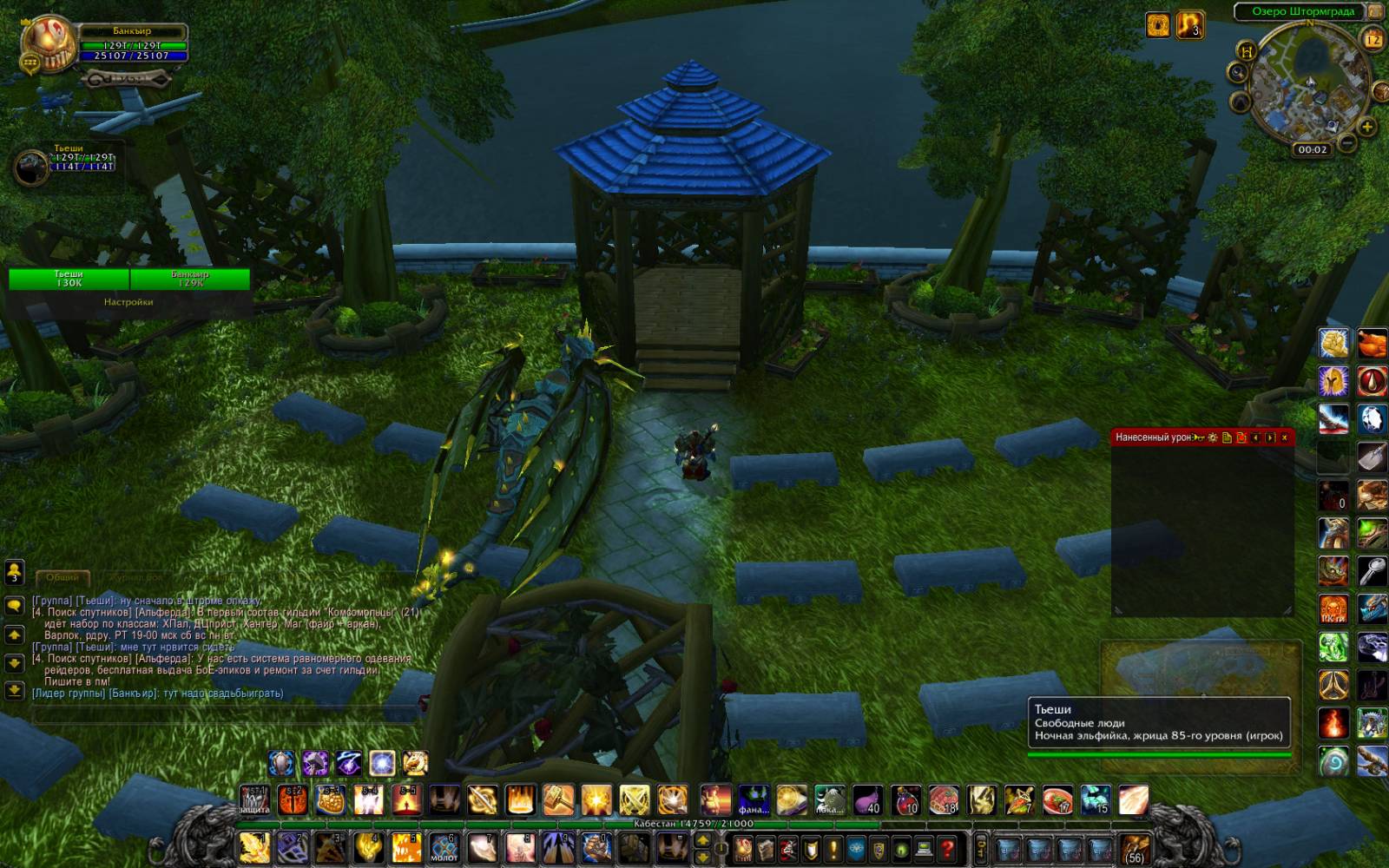Activate the stance button labeled защита
This screenshot has height=868, width=1389.
254,800
